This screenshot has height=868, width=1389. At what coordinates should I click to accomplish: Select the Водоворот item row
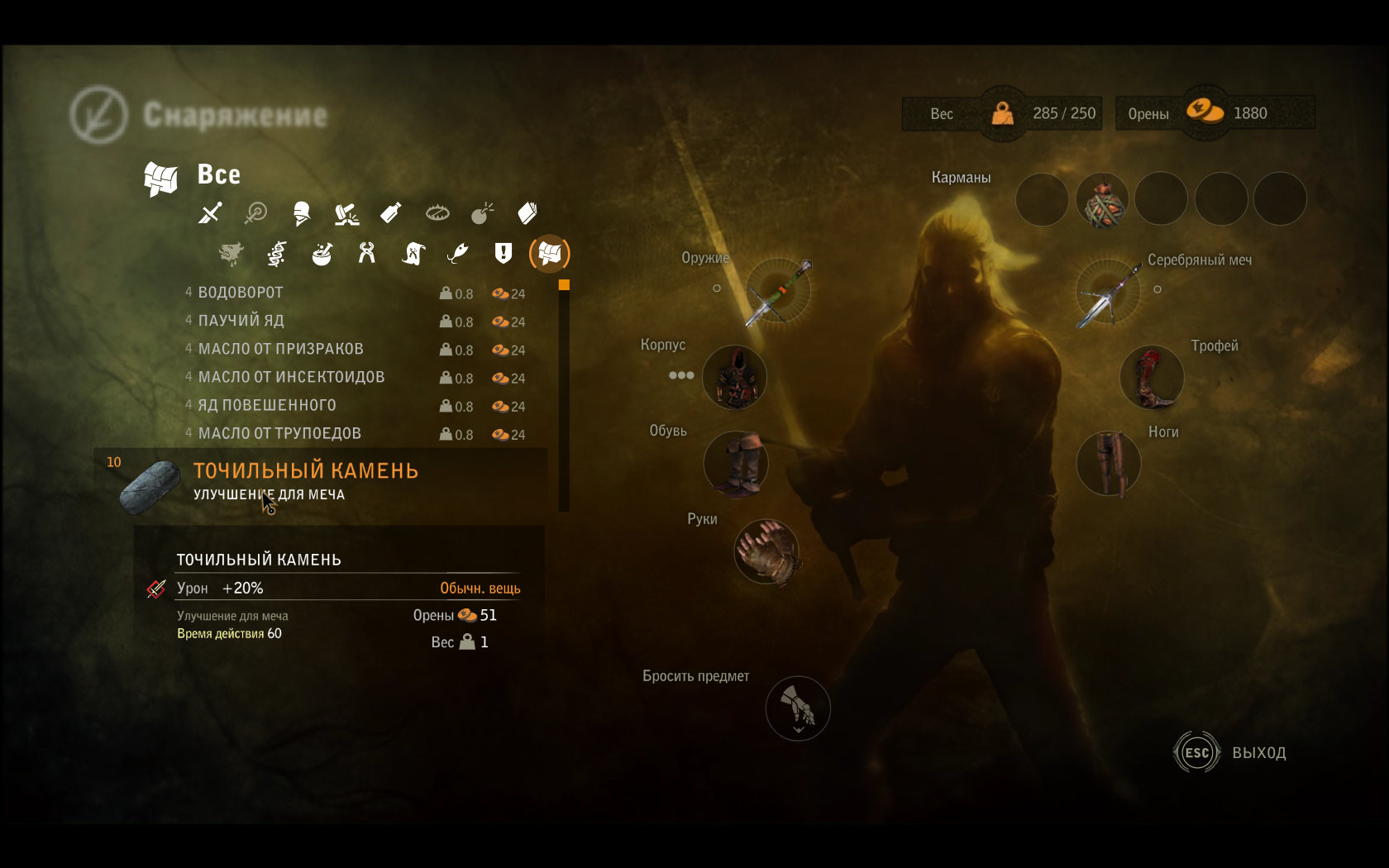coord(241,293)
